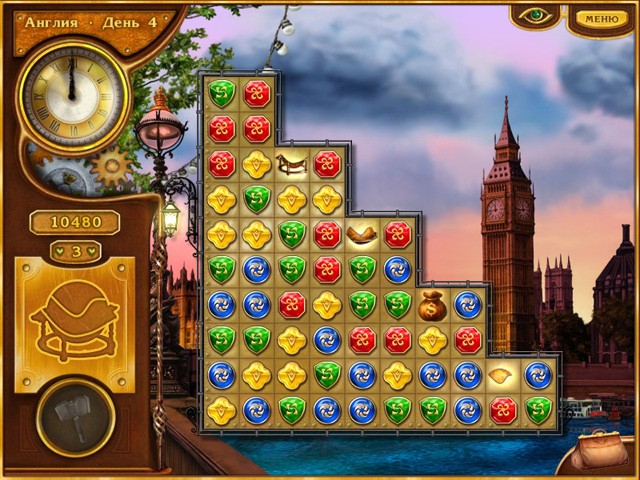The height and width of the screenshot is (480, 640).
Task: Open the Меню button
Action: 600,18
